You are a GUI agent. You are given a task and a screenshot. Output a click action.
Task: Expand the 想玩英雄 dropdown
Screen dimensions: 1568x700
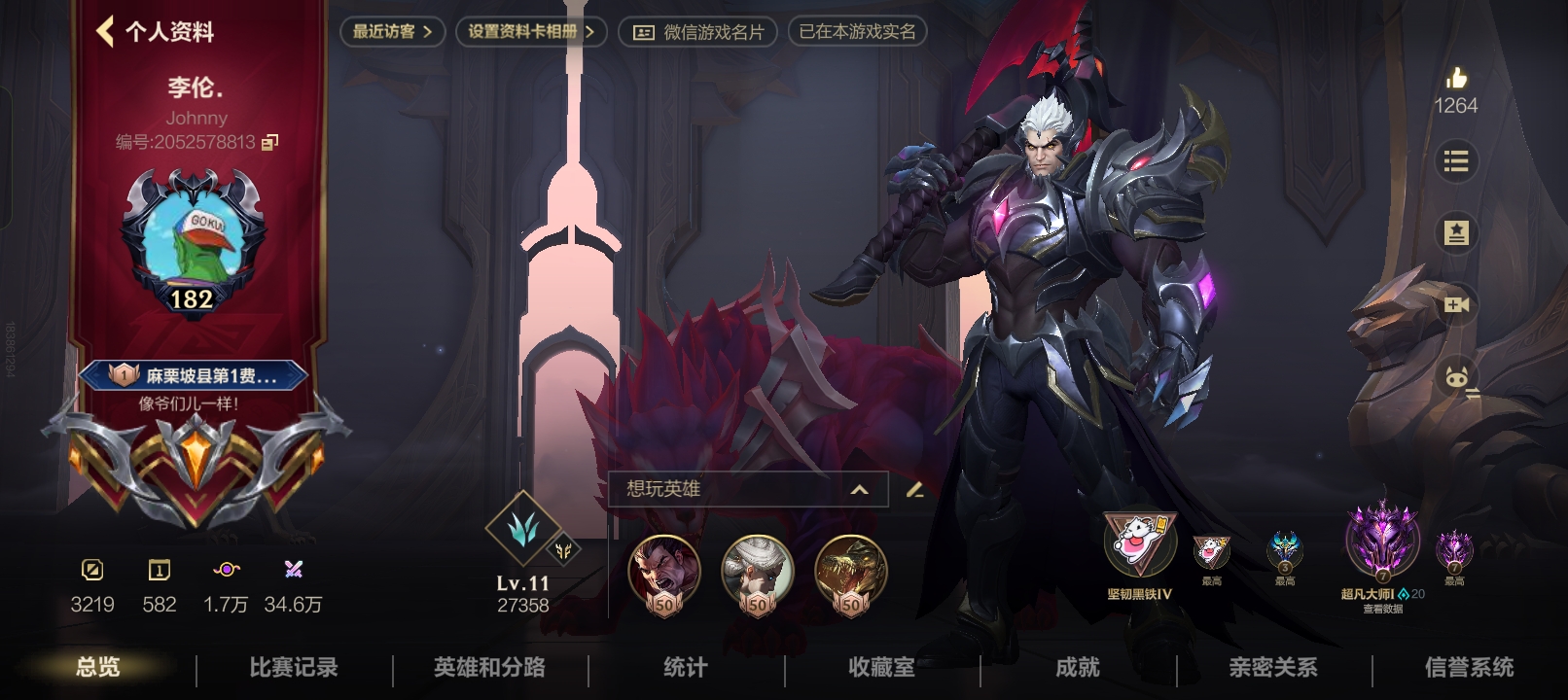pyautogui.click(x=859, y=489)
